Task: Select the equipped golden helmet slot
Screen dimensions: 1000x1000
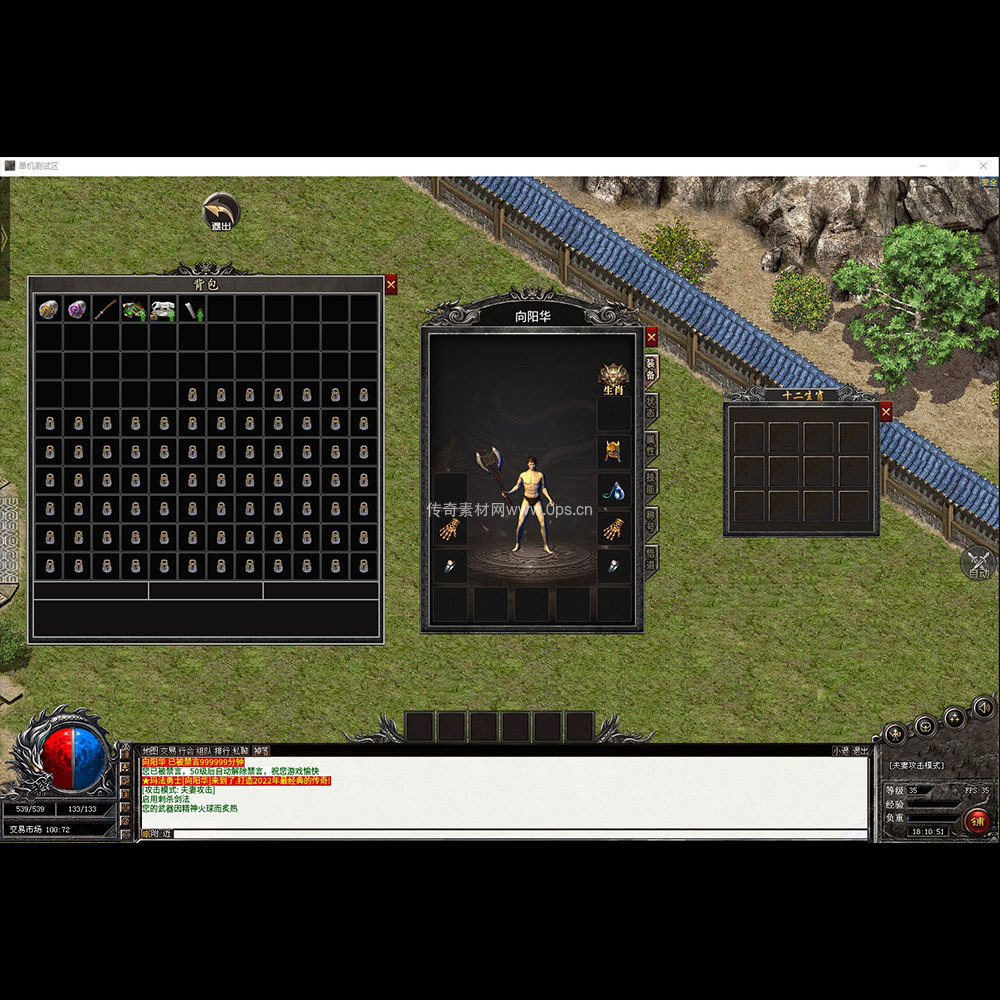Action: pyautogui.click(x=614, y=452)
